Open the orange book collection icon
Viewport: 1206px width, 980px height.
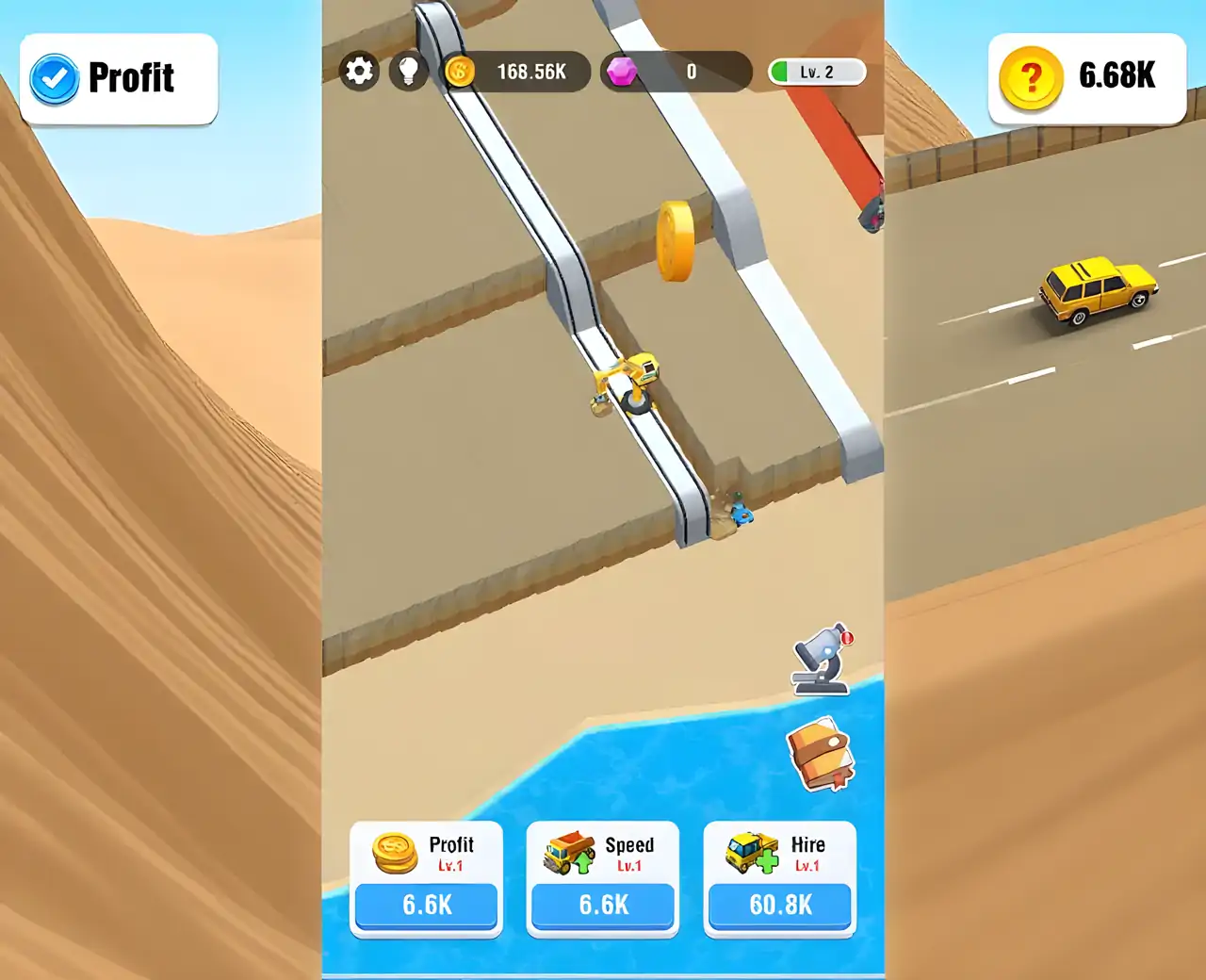pyautogui.click(x=820, y=755)
